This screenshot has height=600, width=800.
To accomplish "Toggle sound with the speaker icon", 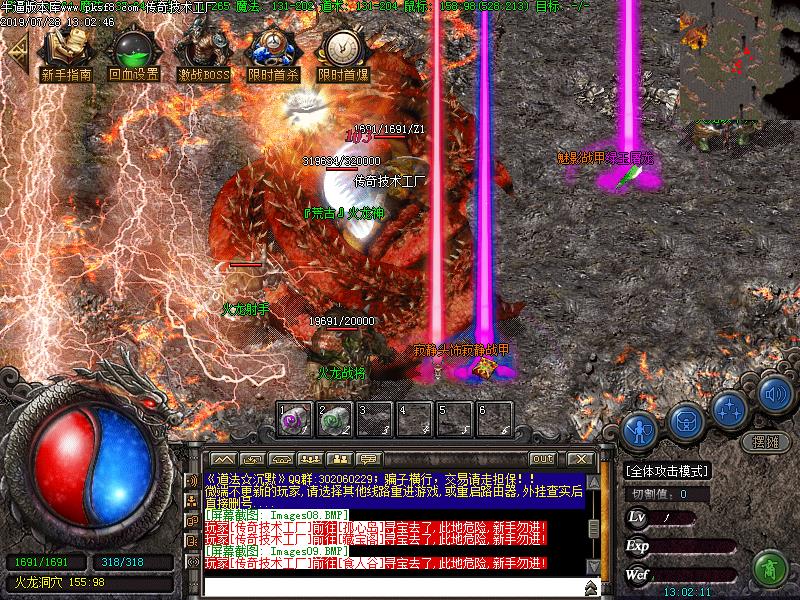I will [775, 393].
